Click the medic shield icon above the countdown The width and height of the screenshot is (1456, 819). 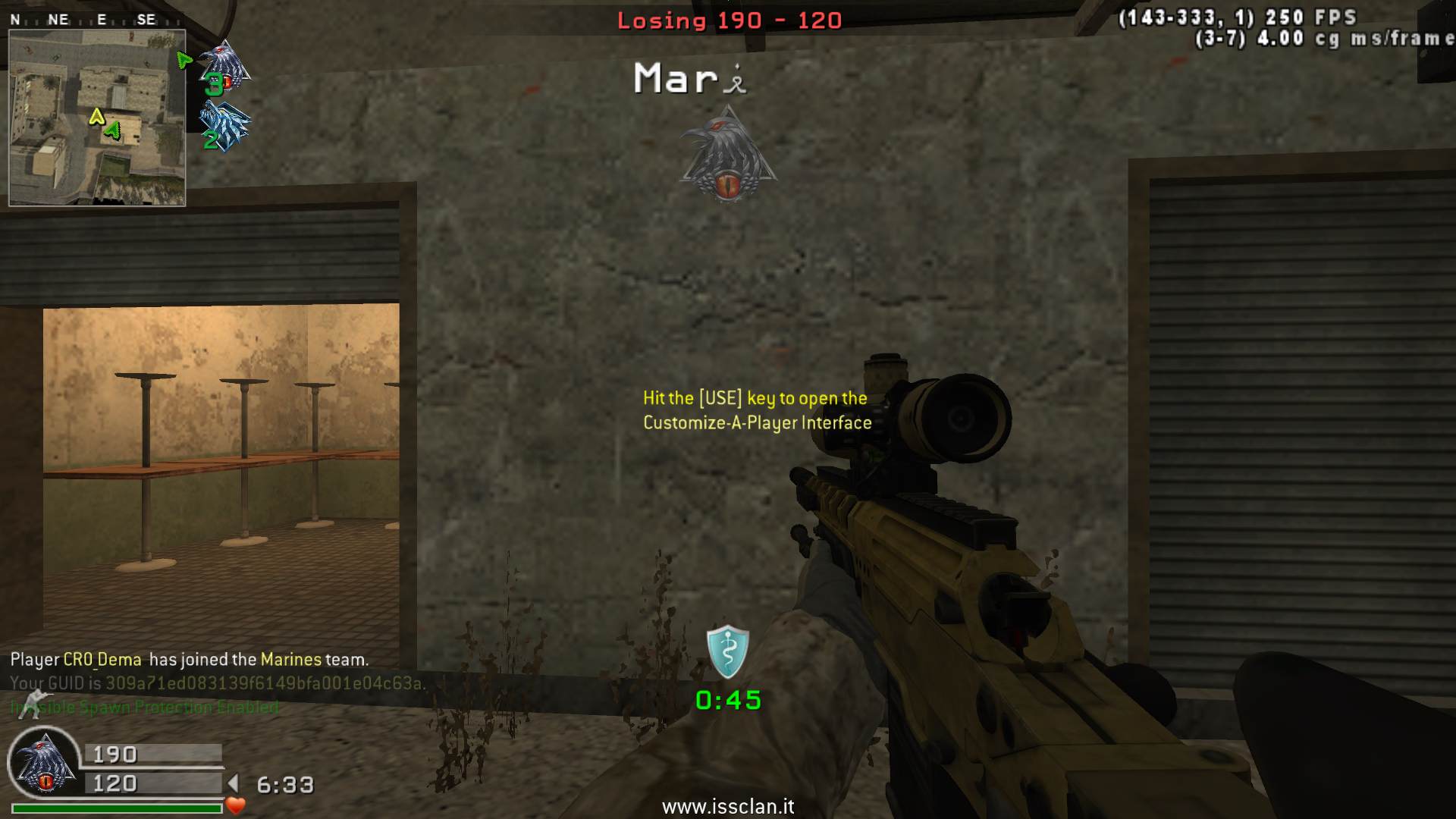point(727,651)
